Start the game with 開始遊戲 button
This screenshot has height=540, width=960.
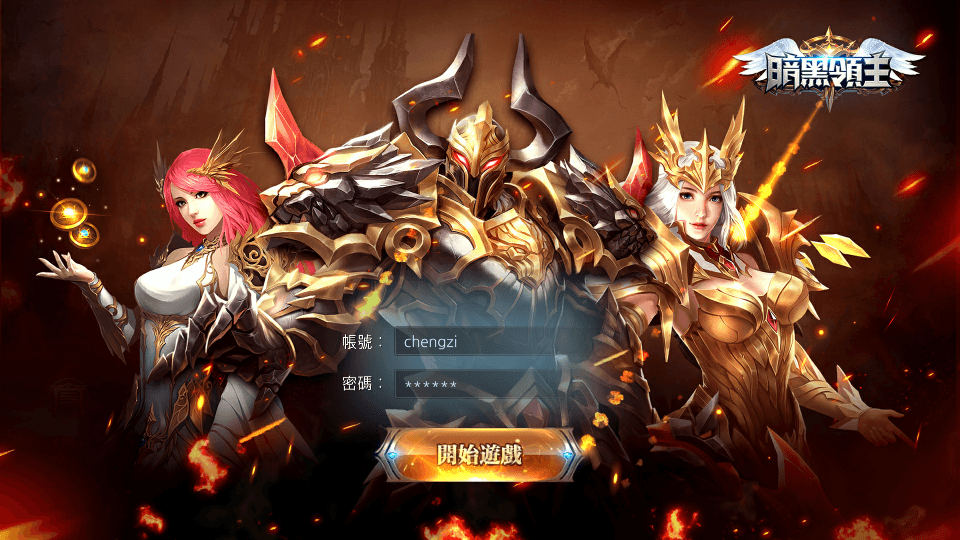[480, 454]
